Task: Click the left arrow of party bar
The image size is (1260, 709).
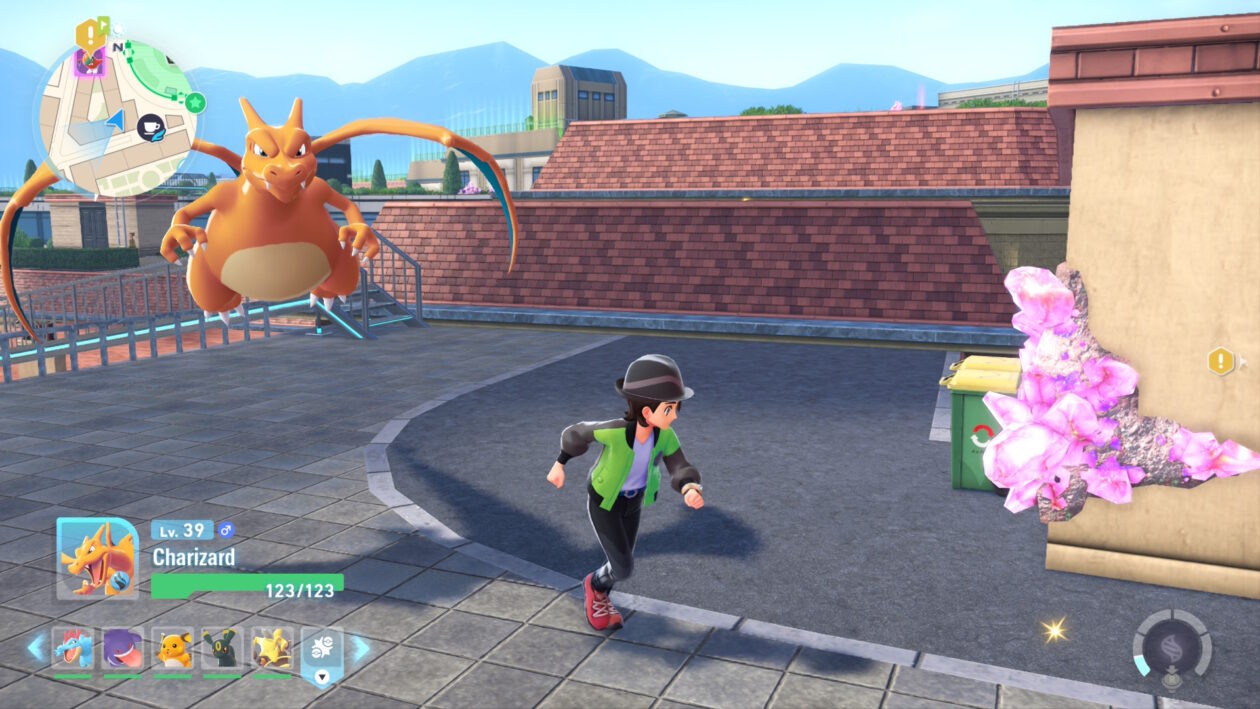Action: 37,648
